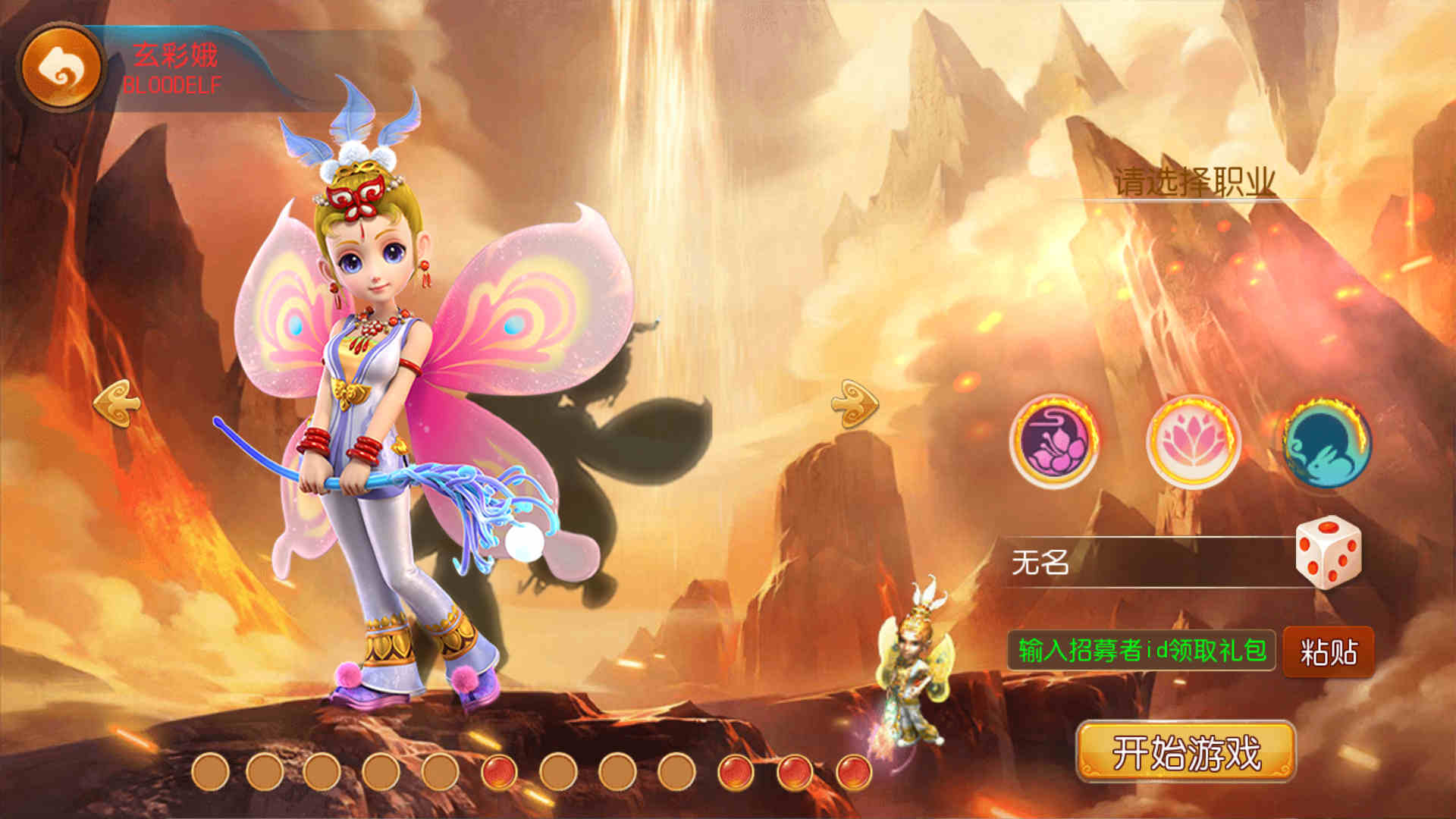This screenshot has width=1456, height=819.
Task: Select the pink lotus class icon
Action: 1193,441
